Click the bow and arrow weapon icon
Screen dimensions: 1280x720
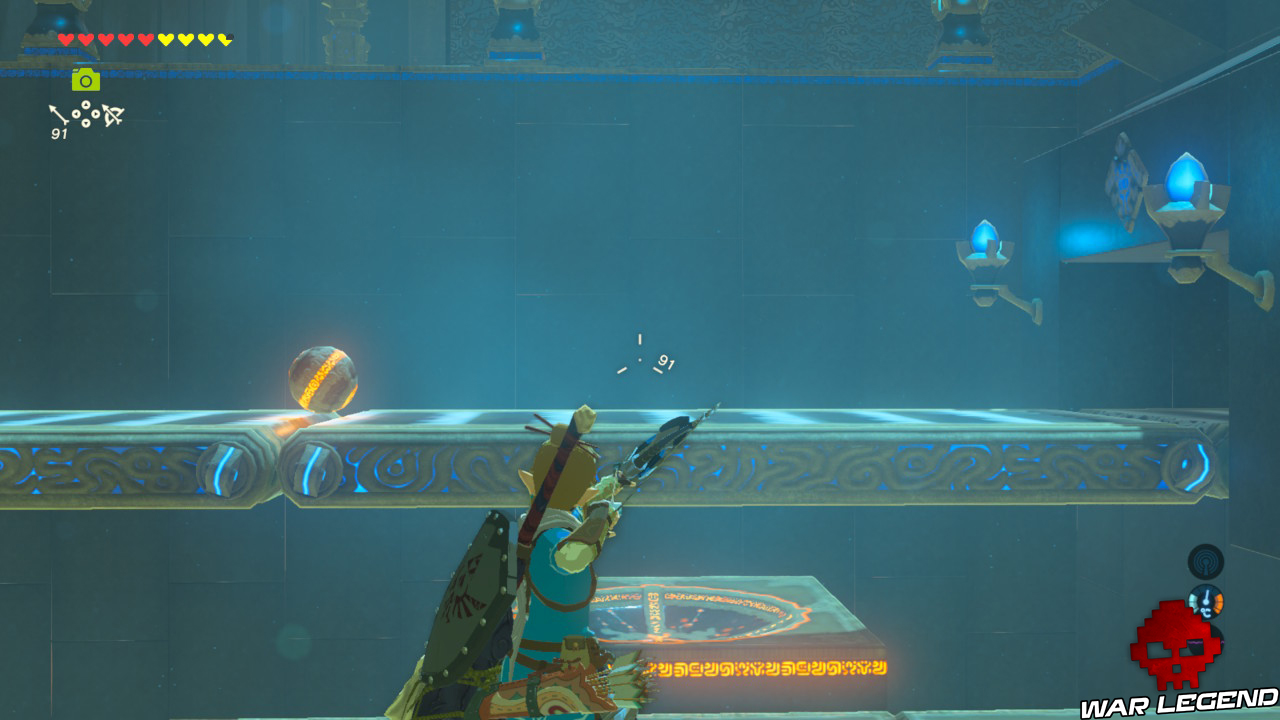coord(112,116)
